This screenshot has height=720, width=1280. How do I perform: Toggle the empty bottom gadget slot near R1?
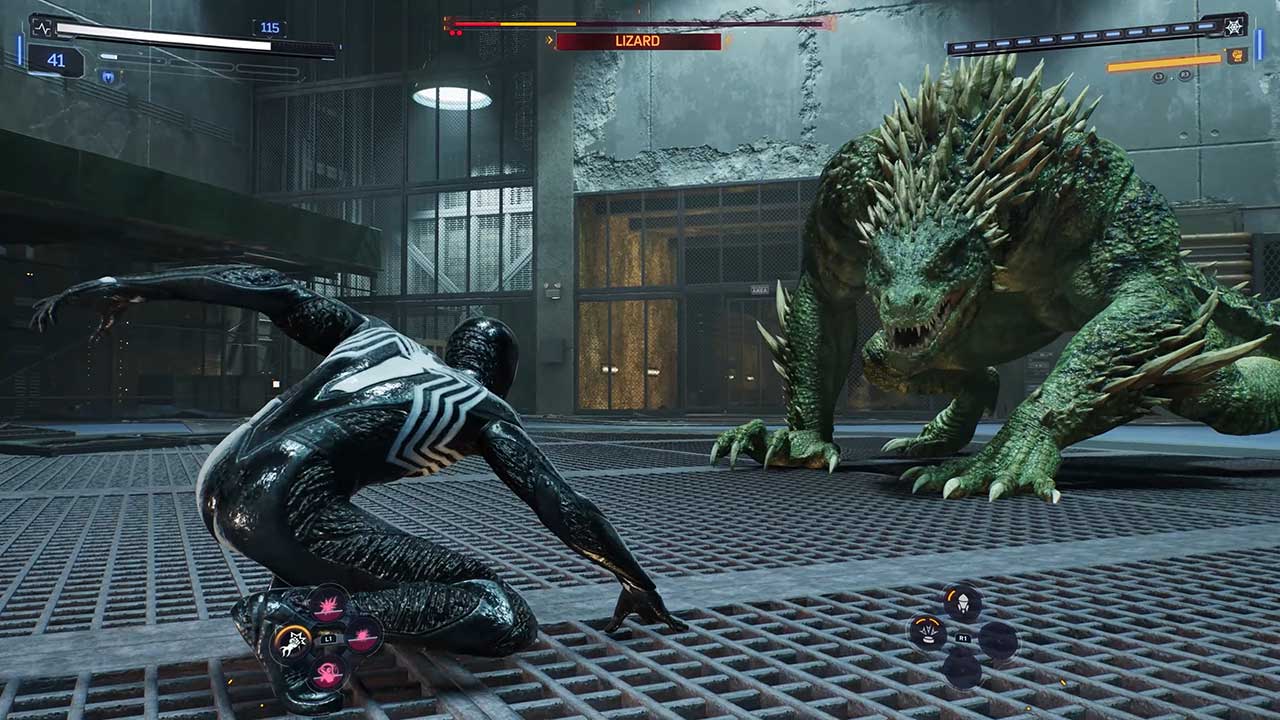coord(962,668)
